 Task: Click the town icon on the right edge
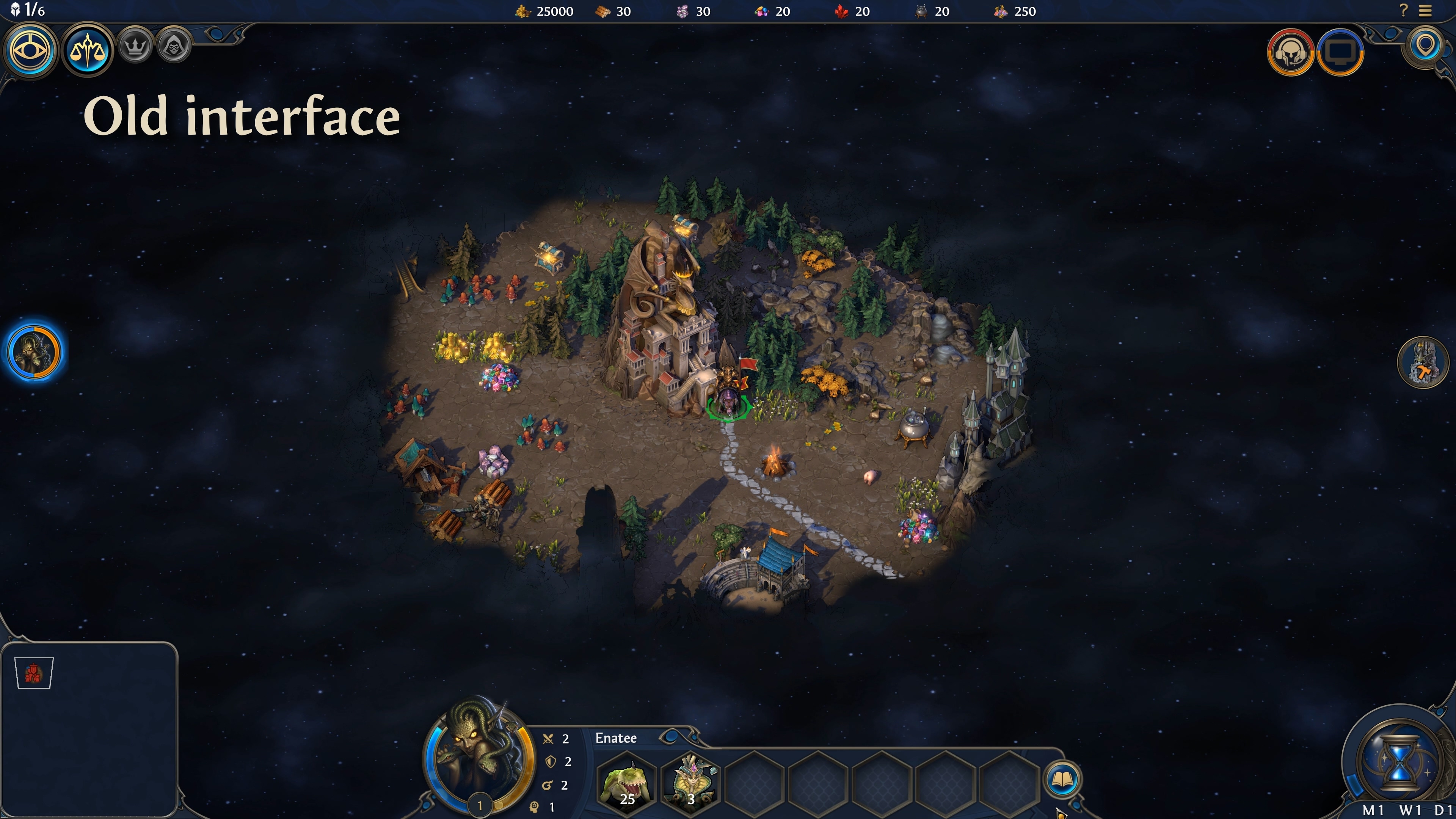click(x=1424, y=362)
